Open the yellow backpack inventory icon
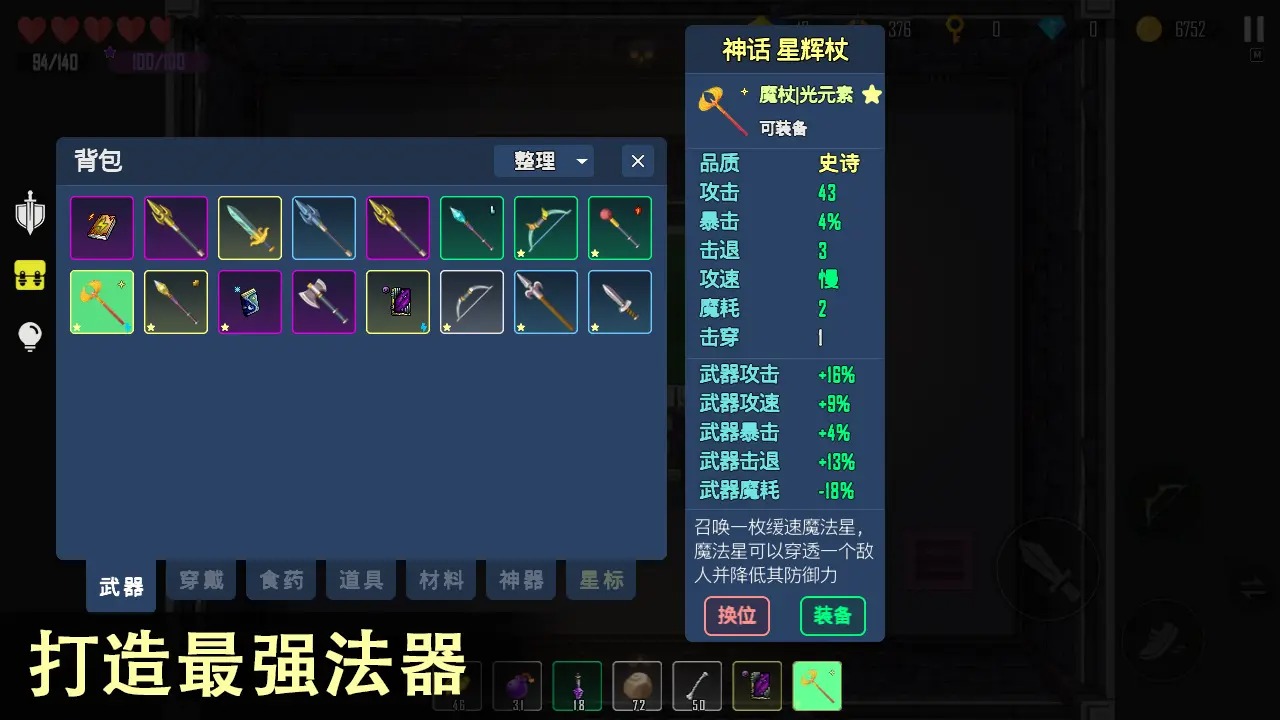Image resolution: width=1280 pixels, height=720 pixels. pos(30,275)
